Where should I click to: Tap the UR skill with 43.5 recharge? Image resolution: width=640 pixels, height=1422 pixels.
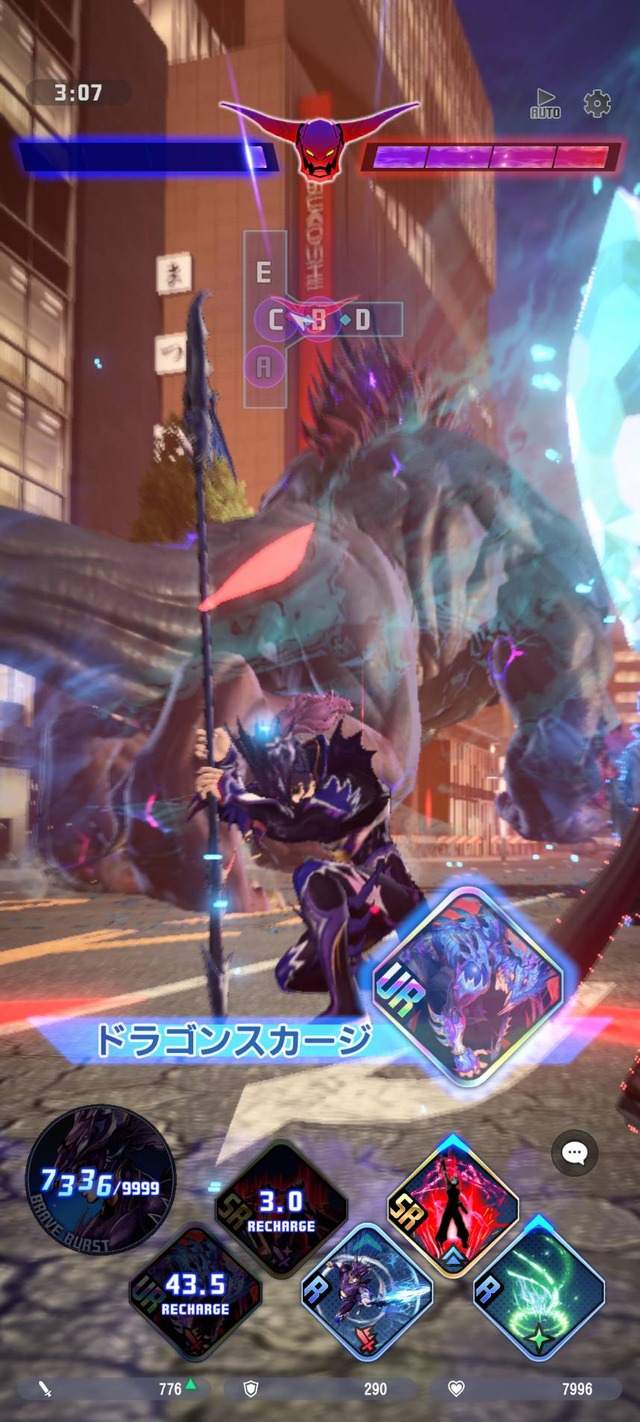(x=195, y=1292)
